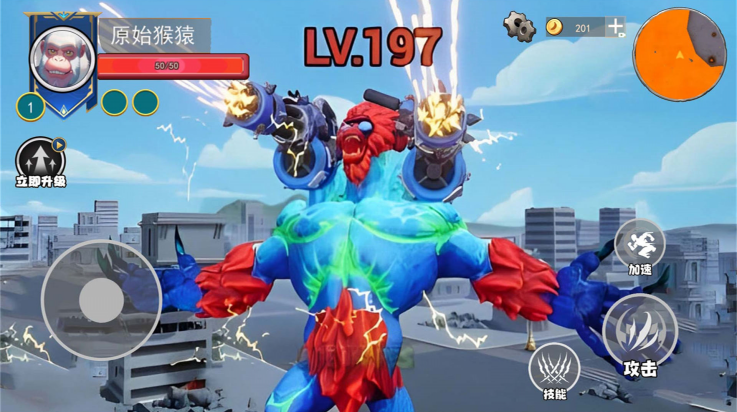
Task: Use the 技能 claw skill button
Action: point(554,368)
